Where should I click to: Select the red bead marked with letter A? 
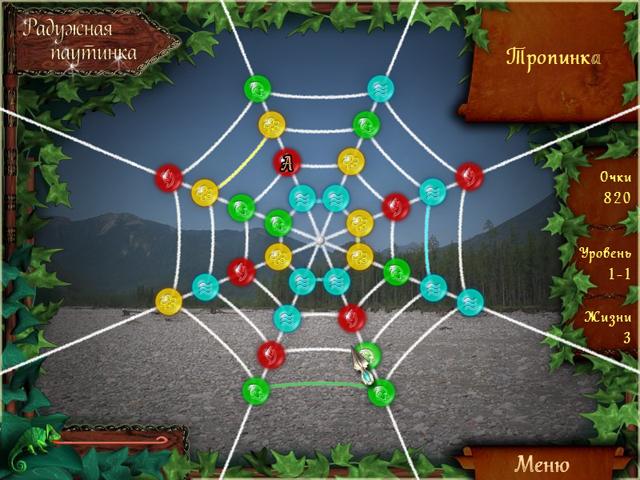tap(287, 160)
